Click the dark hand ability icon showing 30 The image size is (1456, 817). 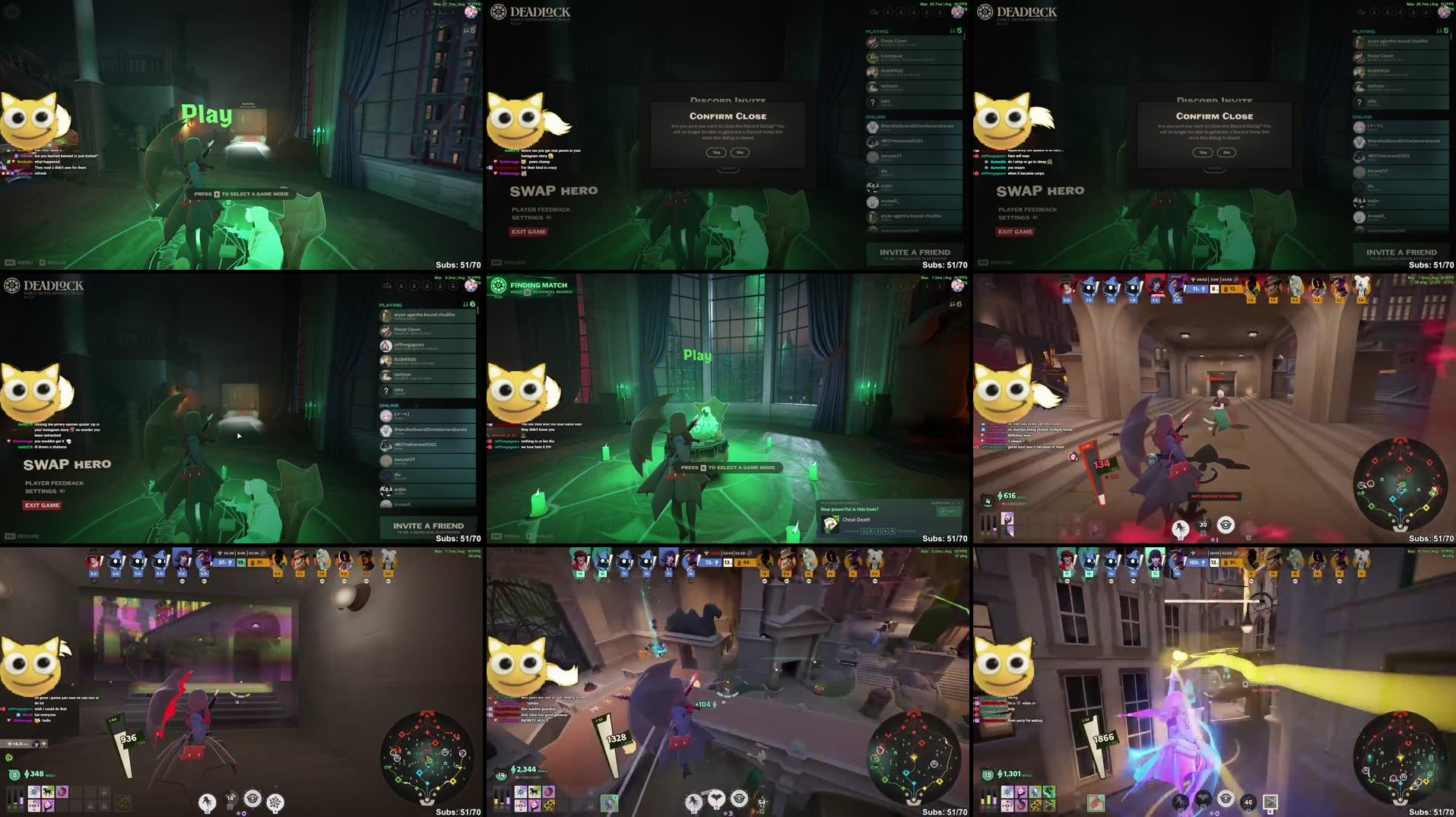(1203, 525)
